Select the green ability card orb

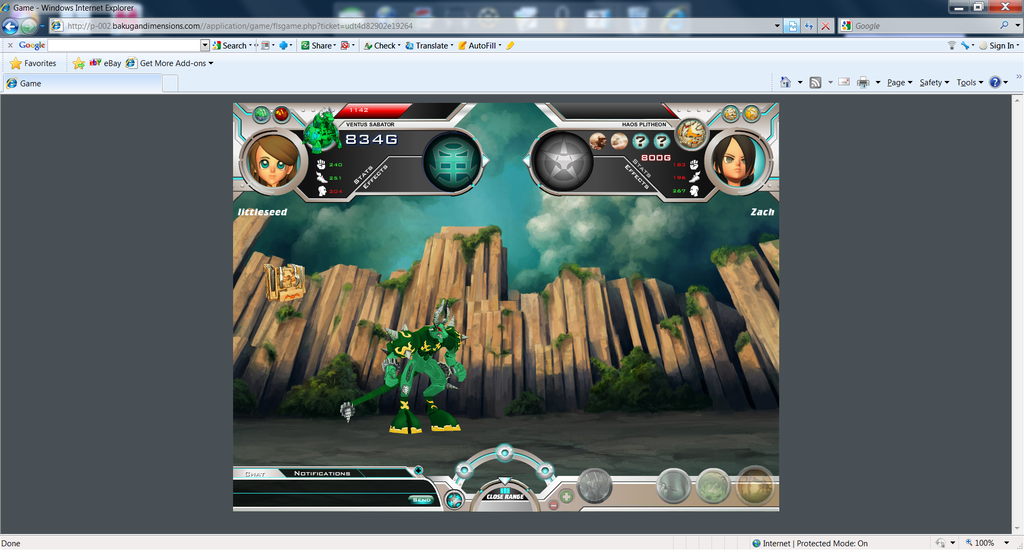(x=713, y=486)
